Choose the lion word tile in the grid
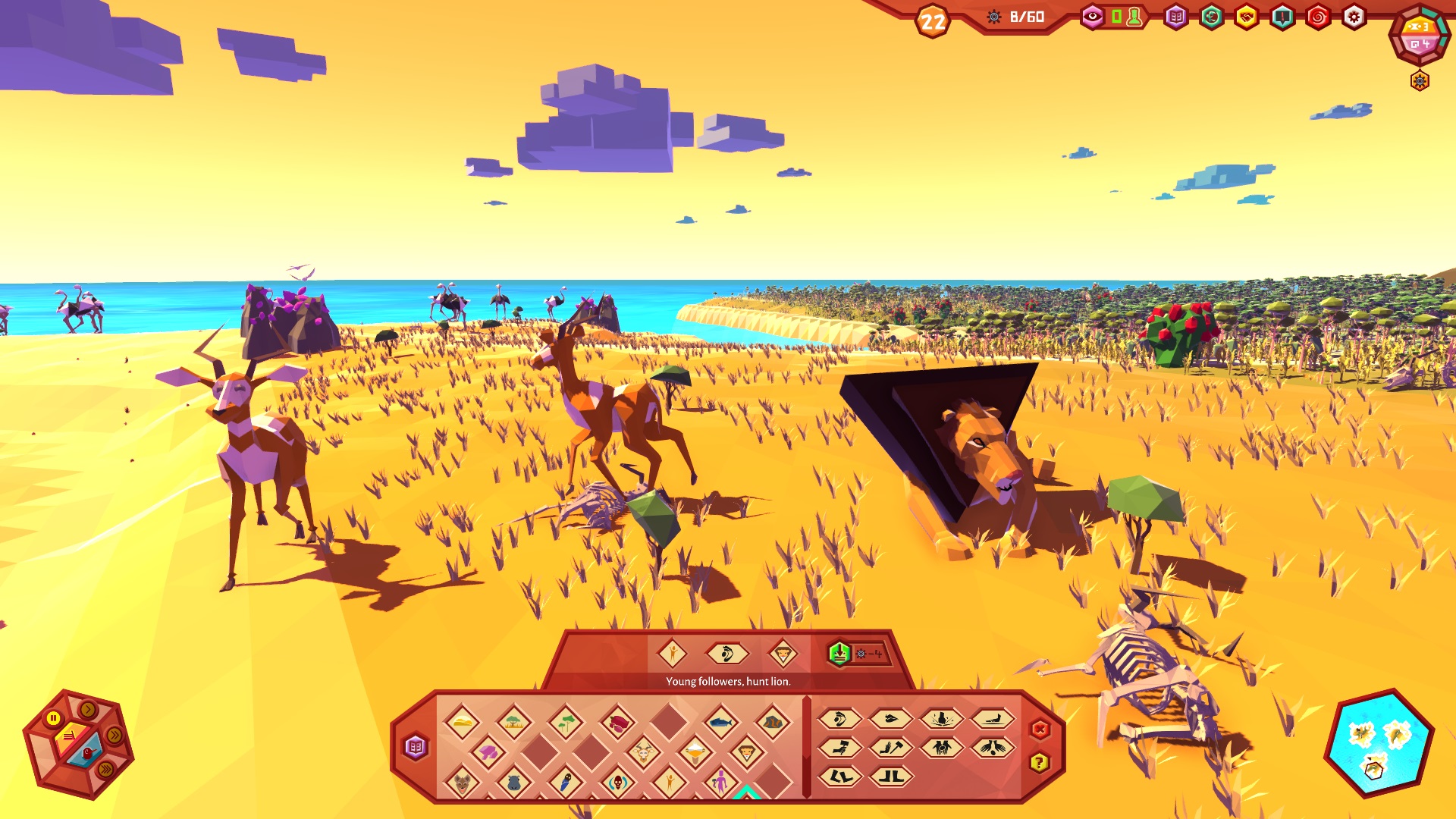 coord(746,752)
